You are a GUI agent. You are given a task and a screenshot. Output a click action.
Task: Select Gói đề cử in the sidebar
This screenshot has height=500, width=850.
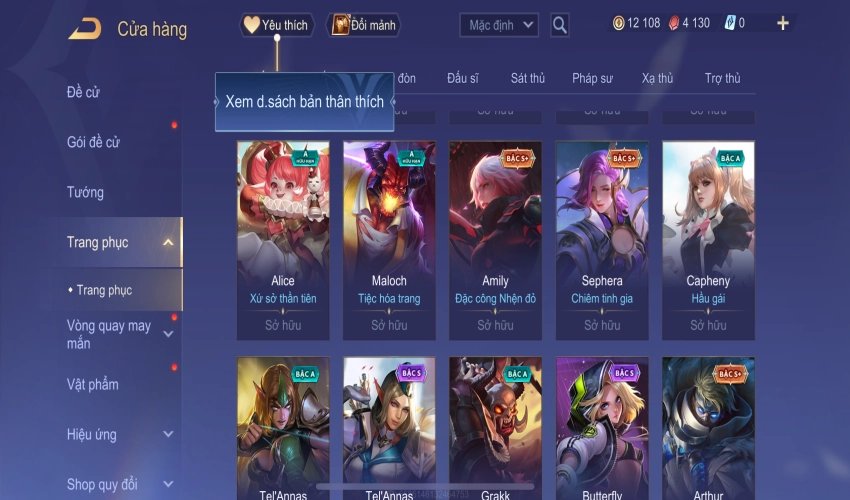(93, 142)
